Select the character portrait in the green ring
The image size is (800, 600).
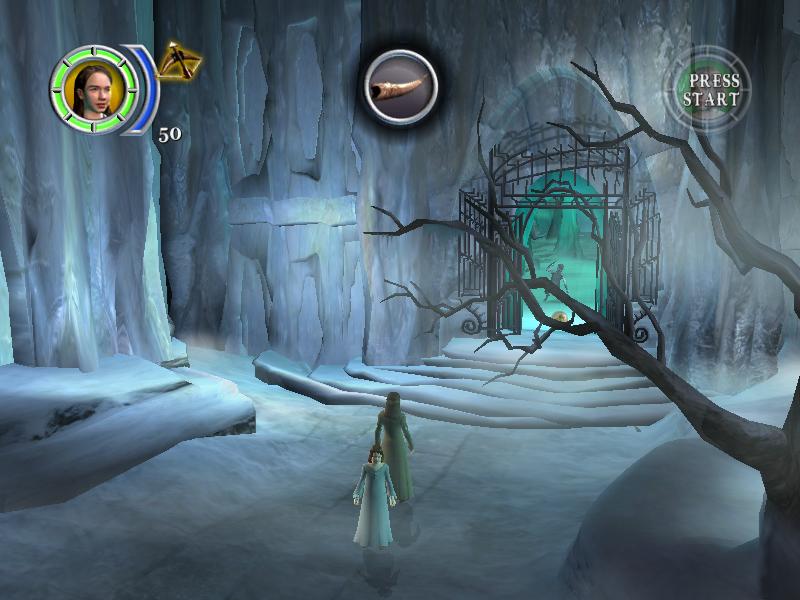click(87, 87)
